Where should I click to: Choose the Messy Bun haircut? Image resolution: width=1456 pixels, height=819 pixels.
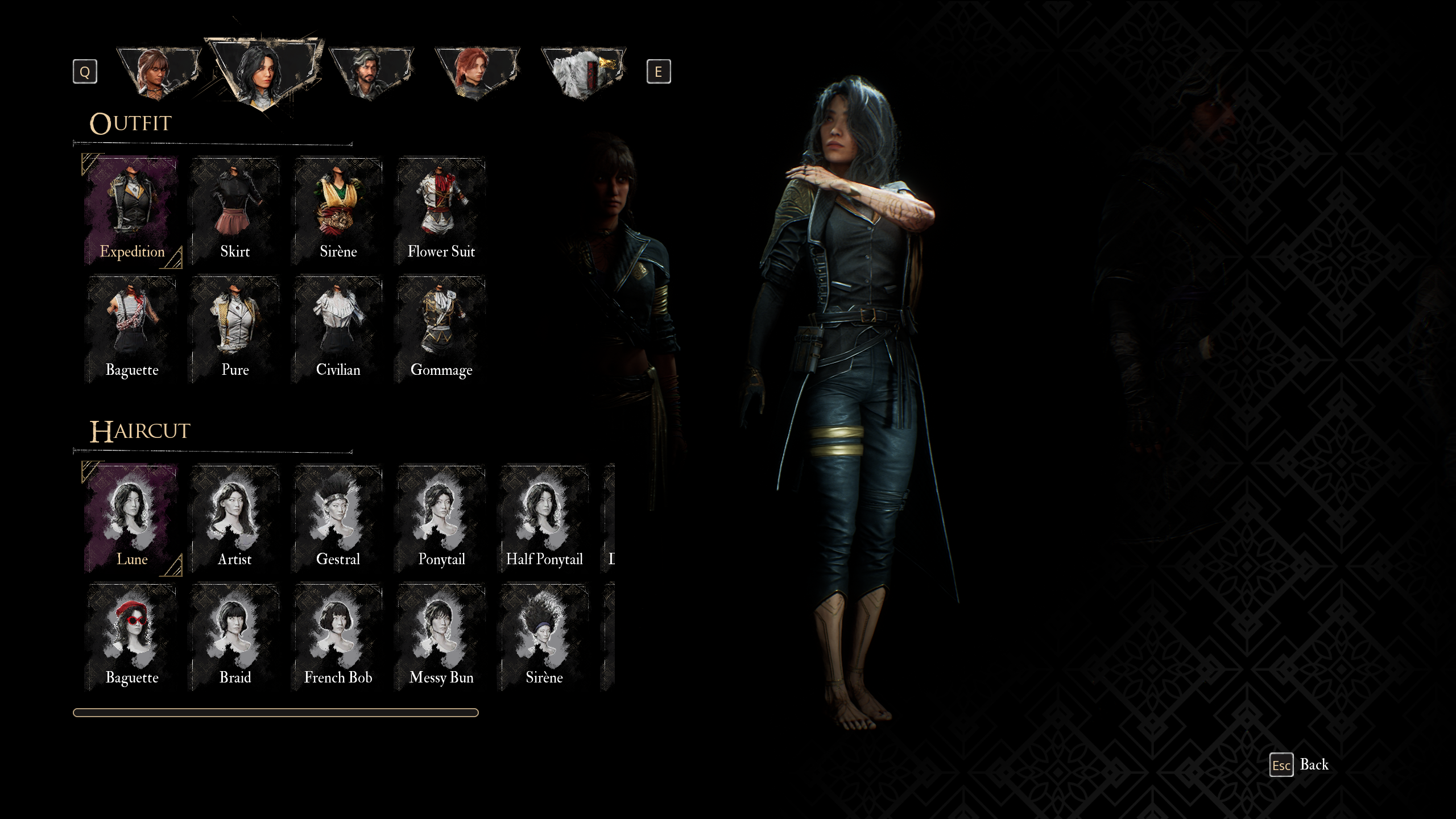[x=441, y=636]
